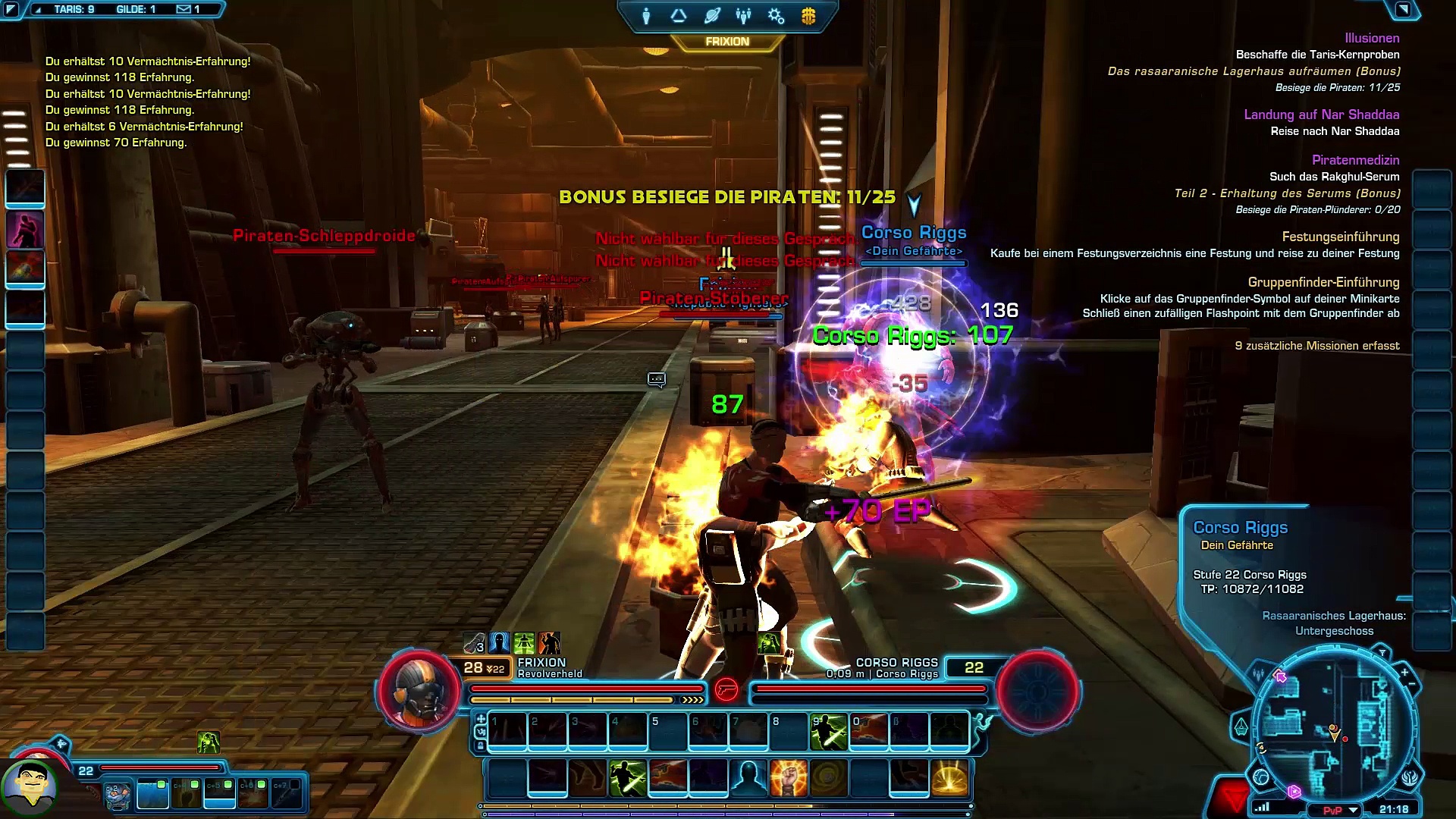Open the gear settings menu
The width and height of the screenshot is (1456, 819).
tap(776, 16)
